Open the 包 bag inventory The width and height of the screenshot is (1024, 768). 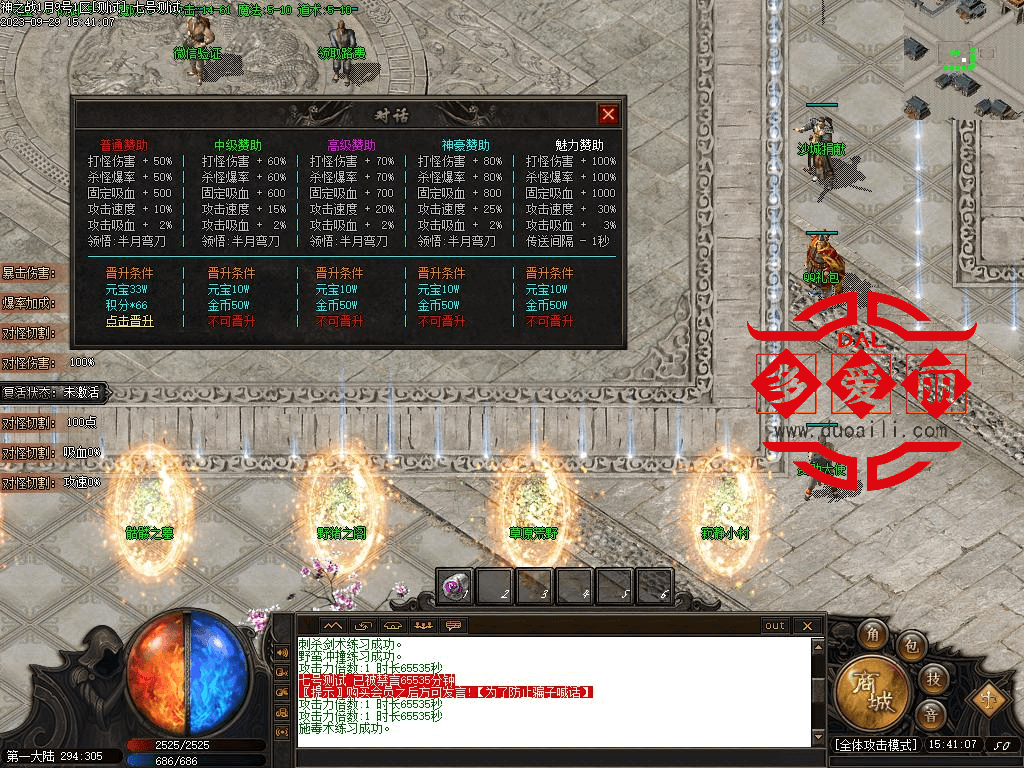coord(910,644)
